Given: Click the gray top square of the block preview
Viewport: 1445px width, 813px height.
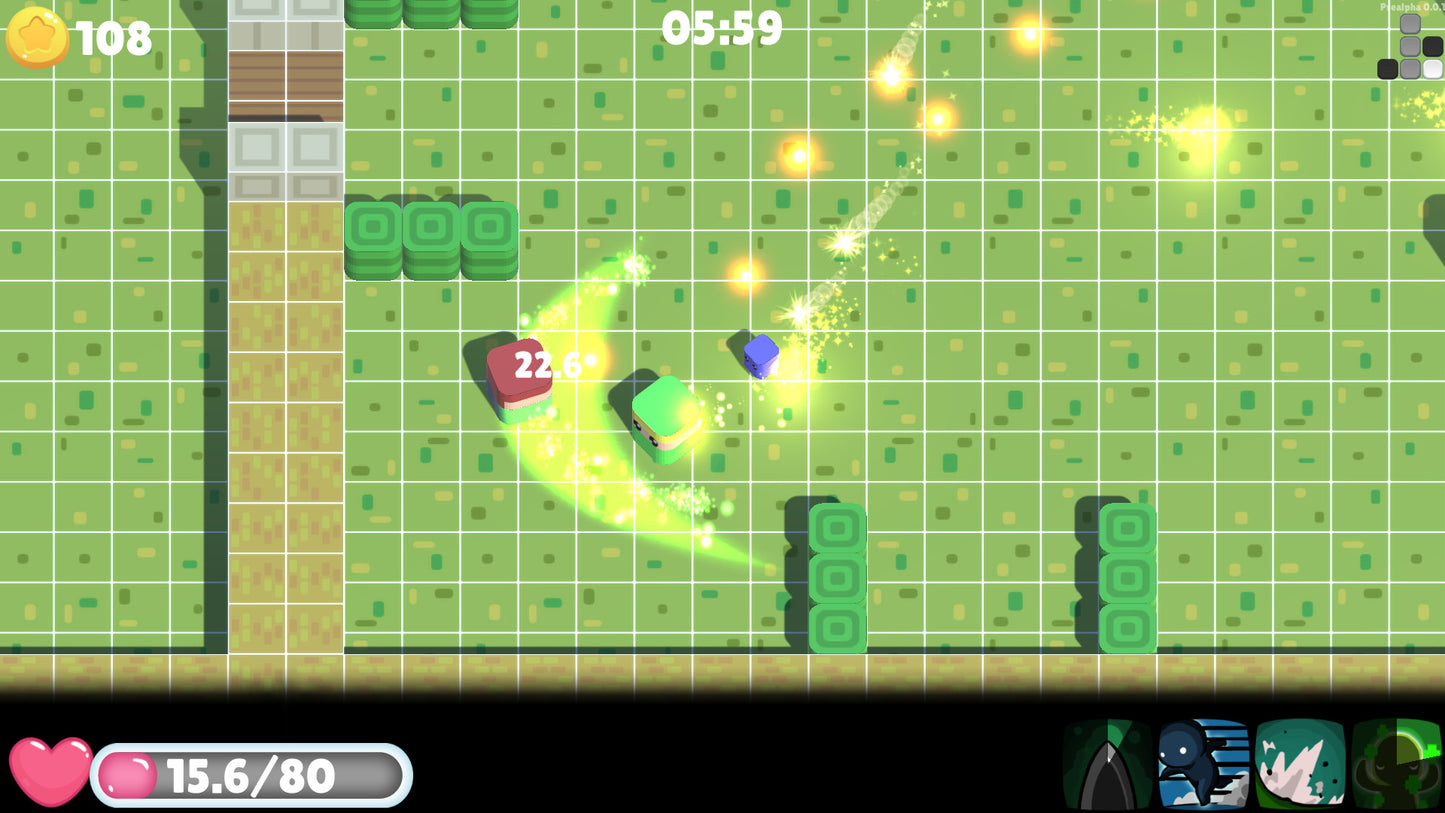Looking at the screenshot, I should click(1410, 23).
